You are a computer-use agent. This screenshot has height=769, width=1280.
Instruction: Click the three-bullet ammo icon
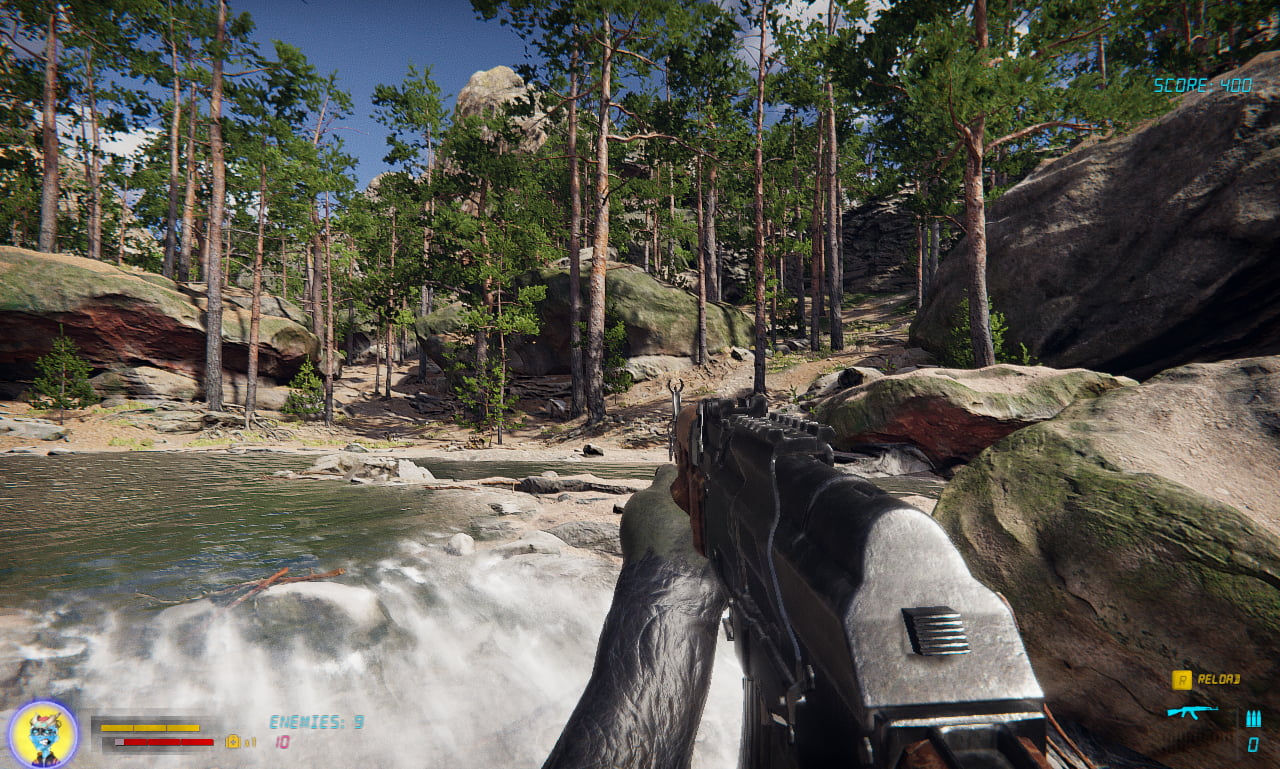point(1252,718)
